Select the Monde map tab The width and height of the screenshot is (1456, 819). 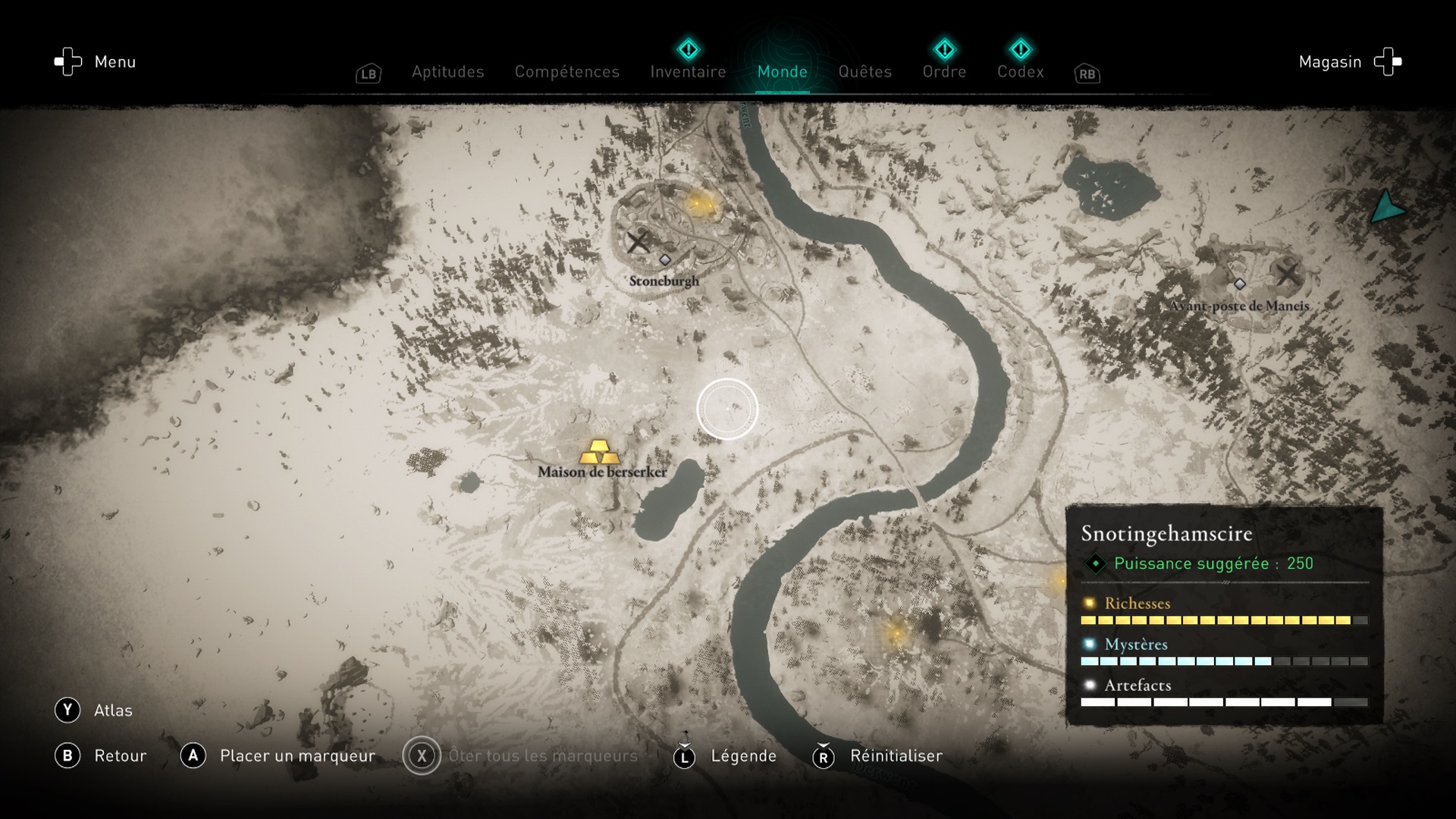(x=782, y=72)
